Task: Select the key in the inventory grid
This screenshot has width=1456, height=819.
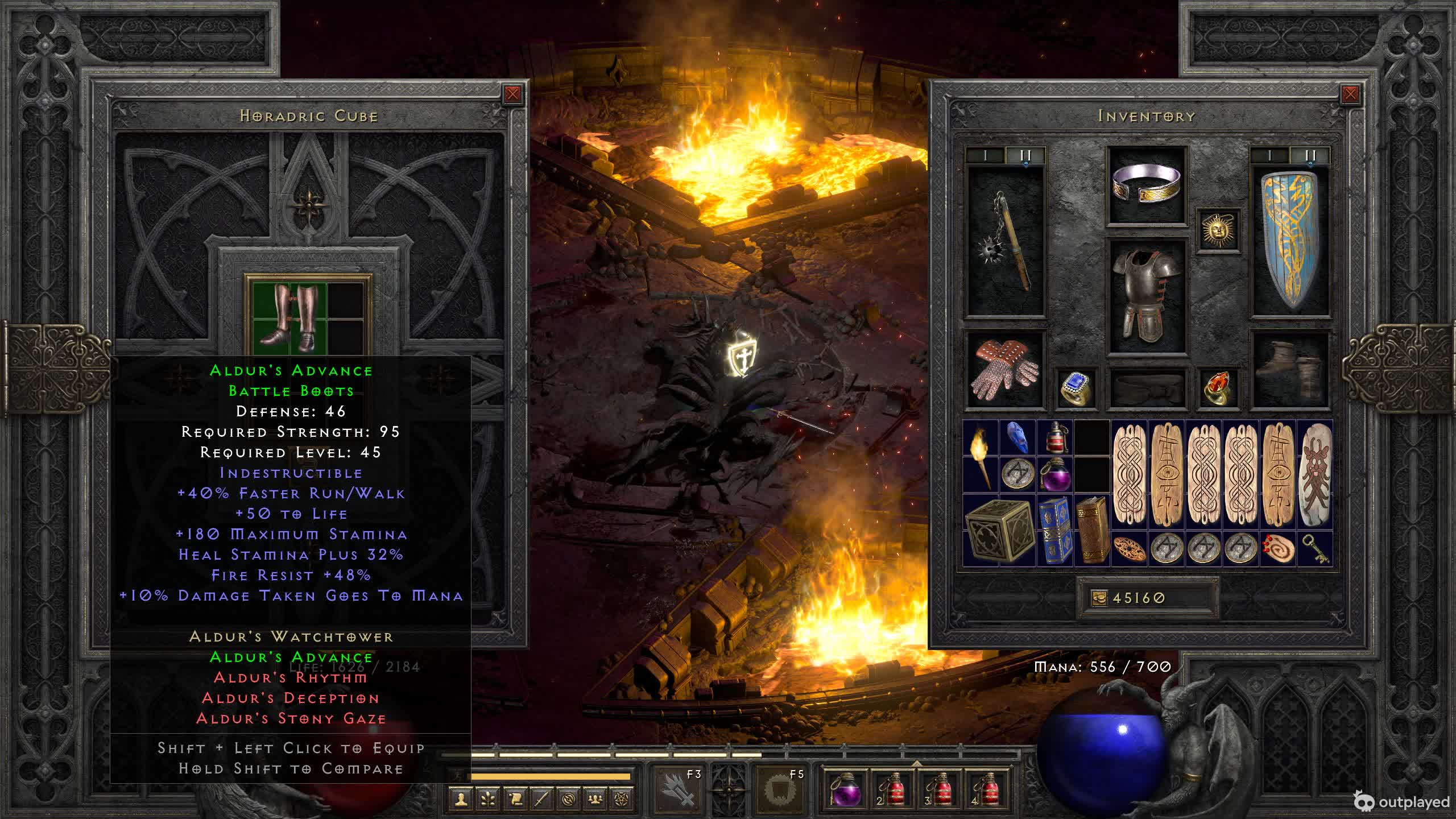Action: (x=1314, y=549)
